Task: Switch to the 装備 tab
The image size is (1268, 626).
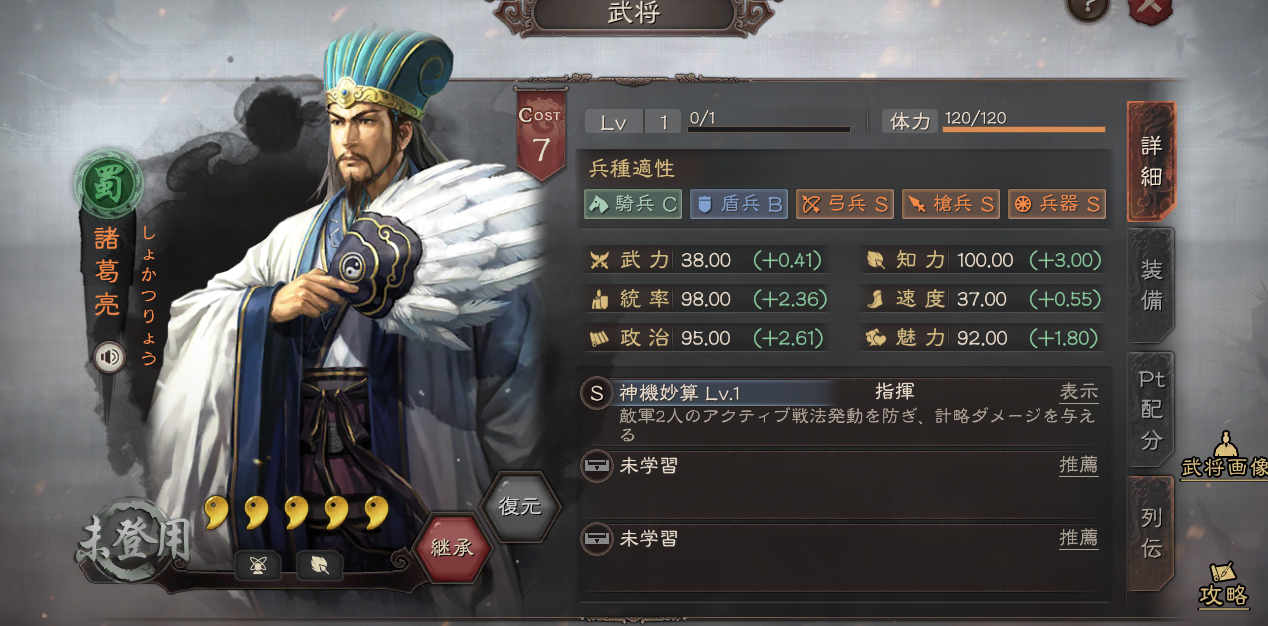Action: tap(1151, 285)
